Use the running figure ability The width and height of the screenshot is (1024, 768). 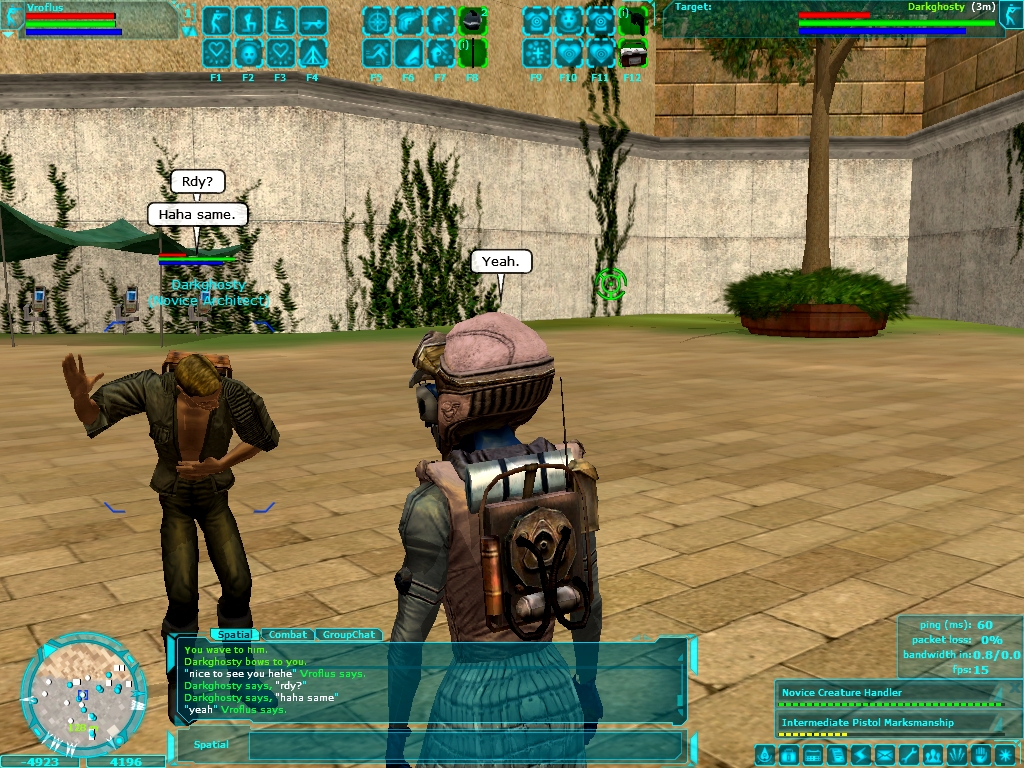(377, 53)
